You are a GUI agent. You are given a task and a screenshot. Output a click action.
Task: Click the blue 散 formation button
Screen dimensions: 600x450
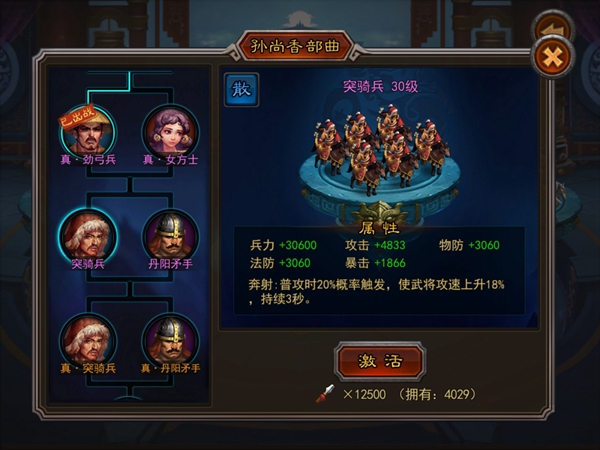[x=241, y=89]
